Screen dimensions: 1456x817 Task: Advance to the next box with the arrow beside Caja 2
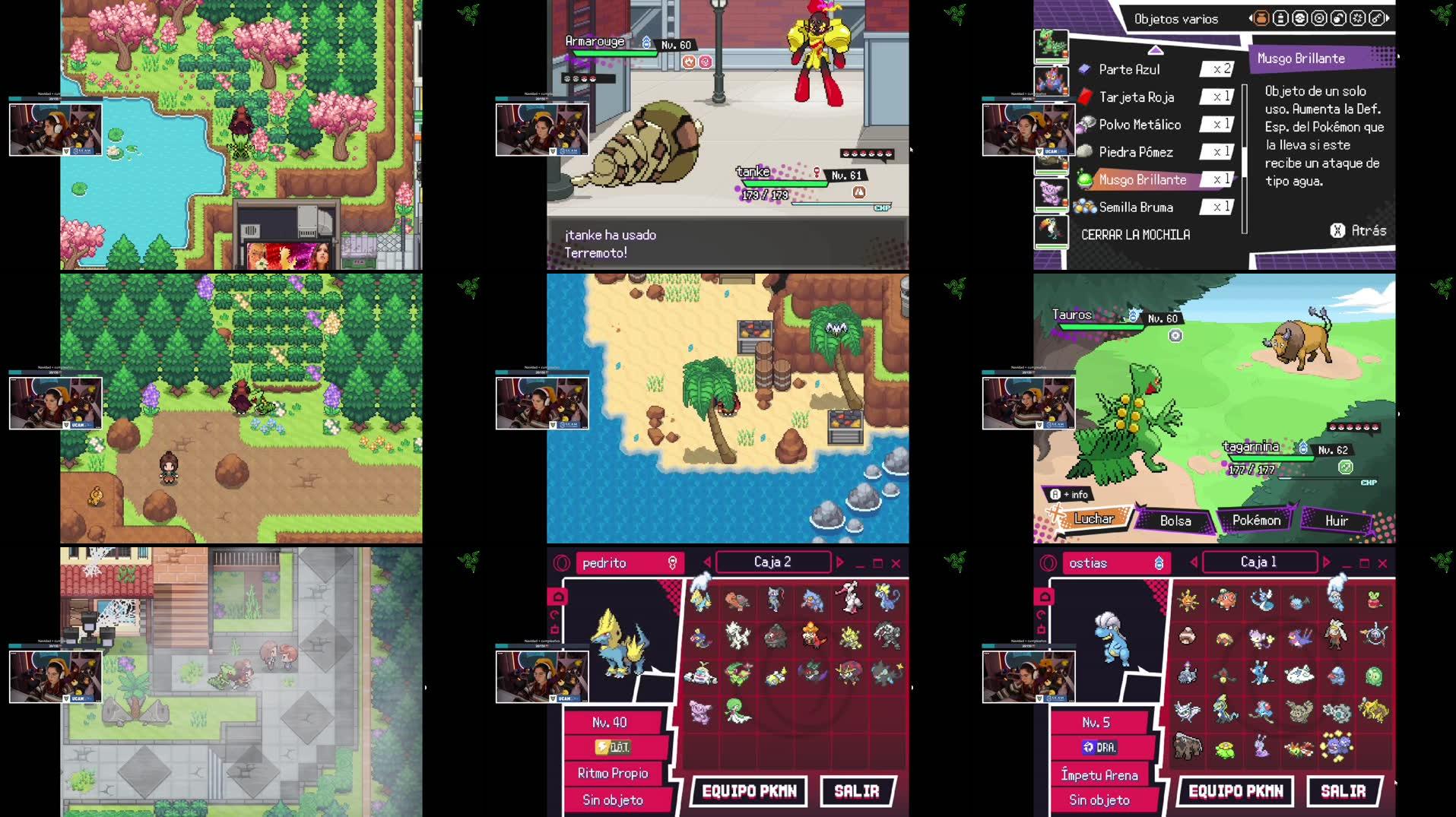pos(840,562)
